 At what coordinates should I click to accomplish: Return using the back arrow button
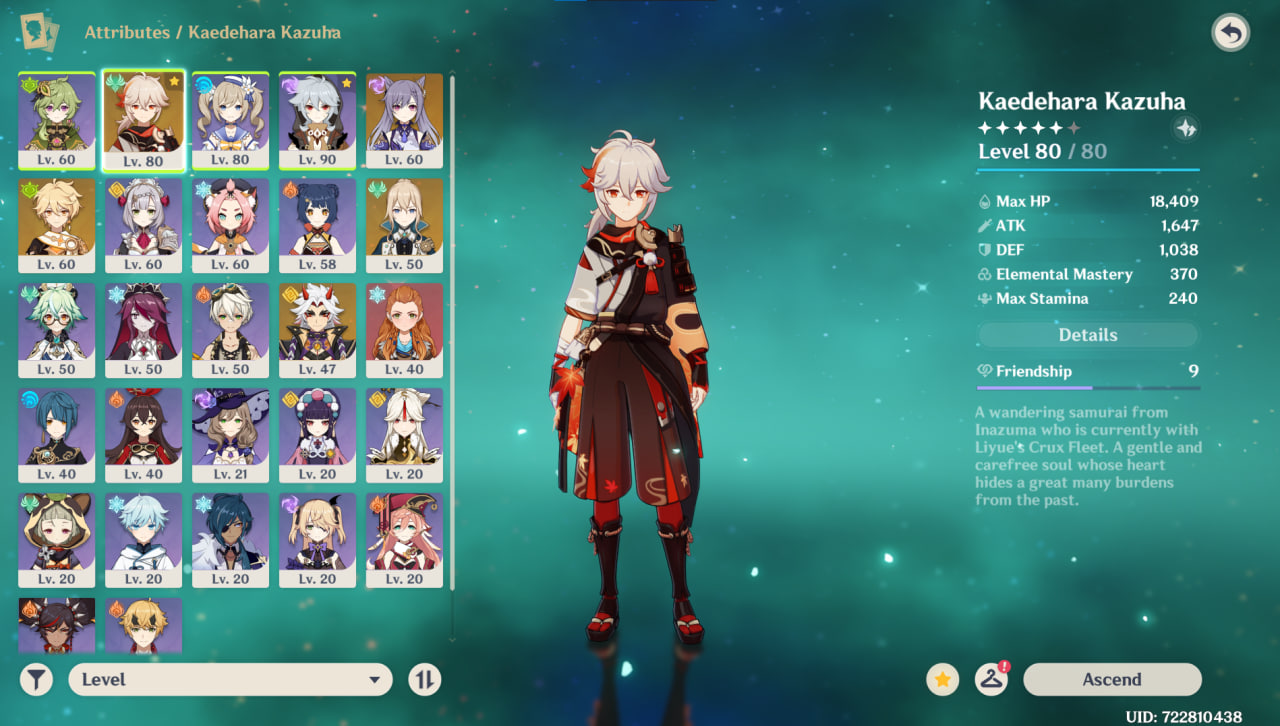1230,33
